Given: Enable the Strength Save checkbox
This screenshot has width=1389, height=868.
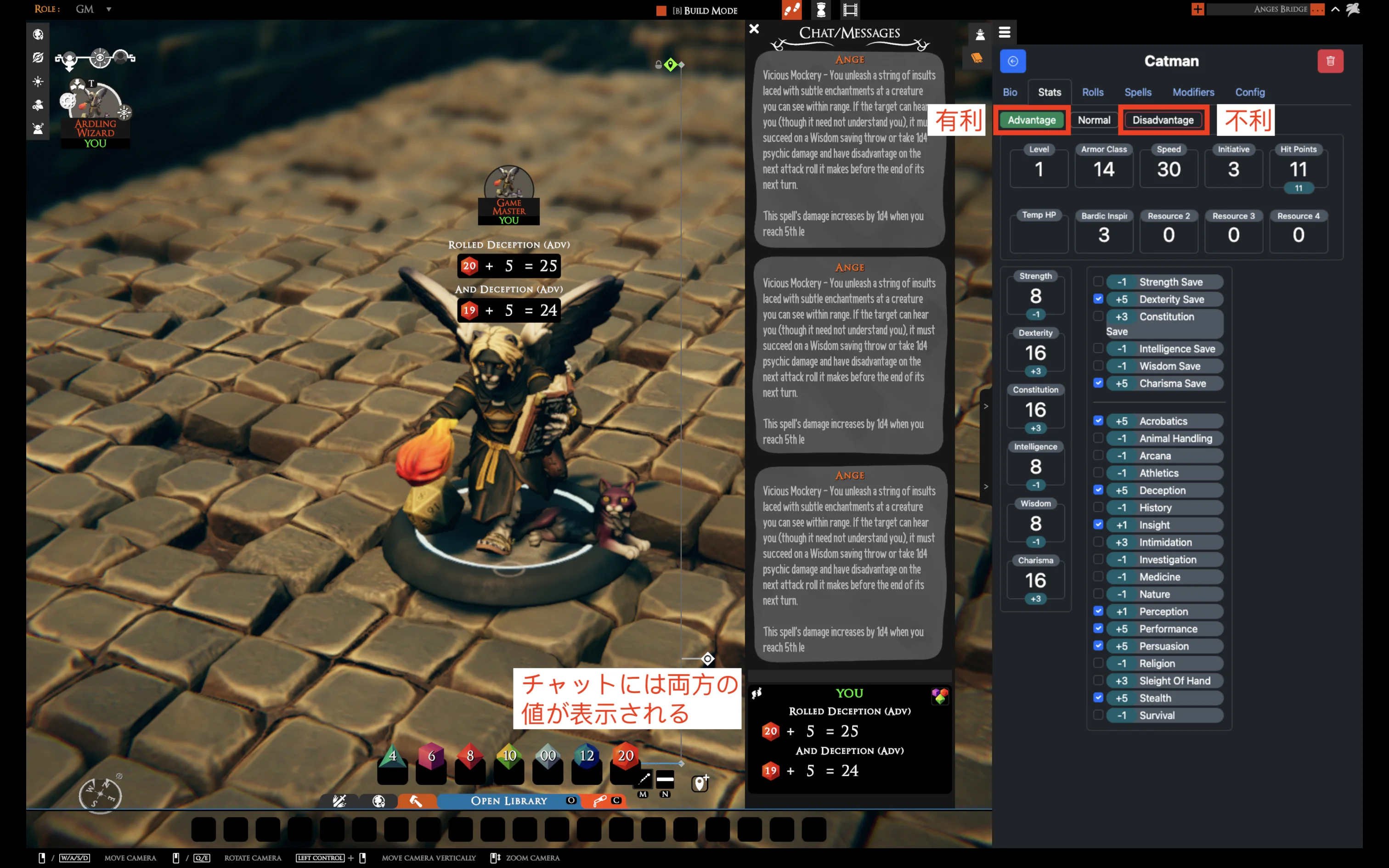Looking at the screenshot, I should (1099, 281).
